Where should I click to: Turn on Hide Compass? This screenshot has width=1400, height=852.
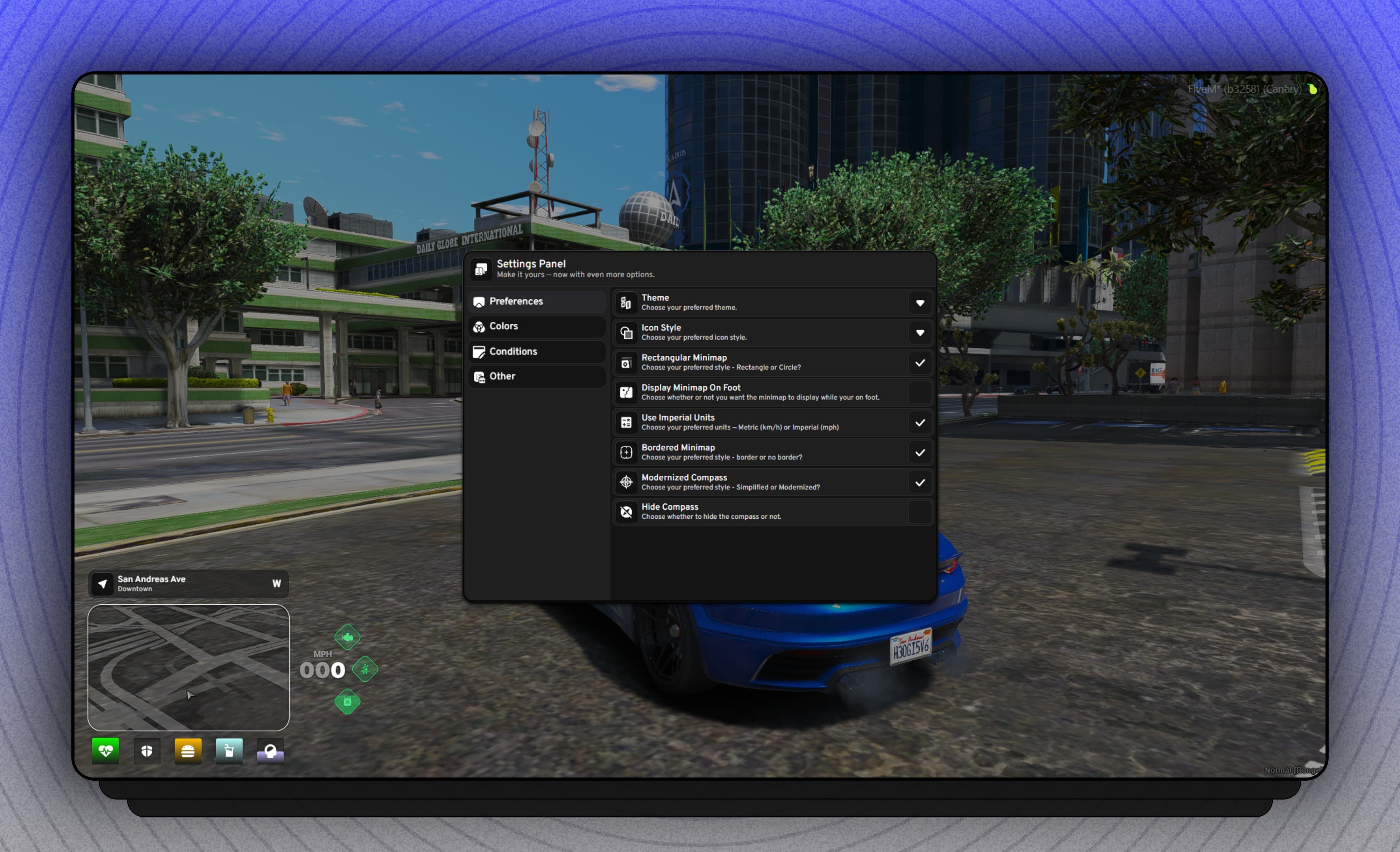pyautogui.click(x=920, y=512)
